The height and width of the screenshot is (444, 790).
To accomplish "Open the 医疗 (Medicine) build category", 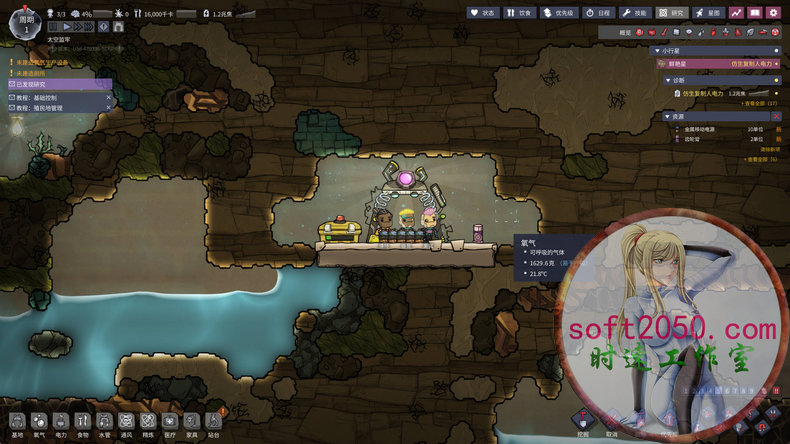I will [170, 424].
